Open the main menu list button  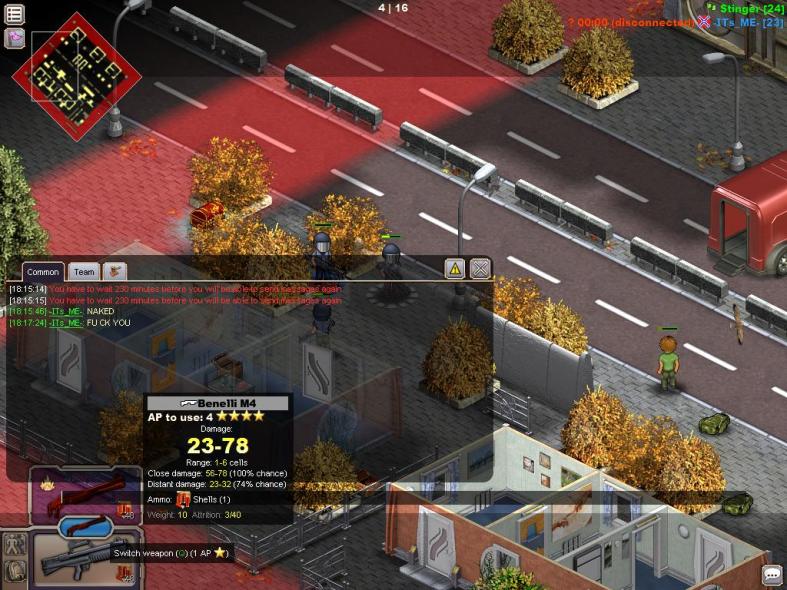15,14
